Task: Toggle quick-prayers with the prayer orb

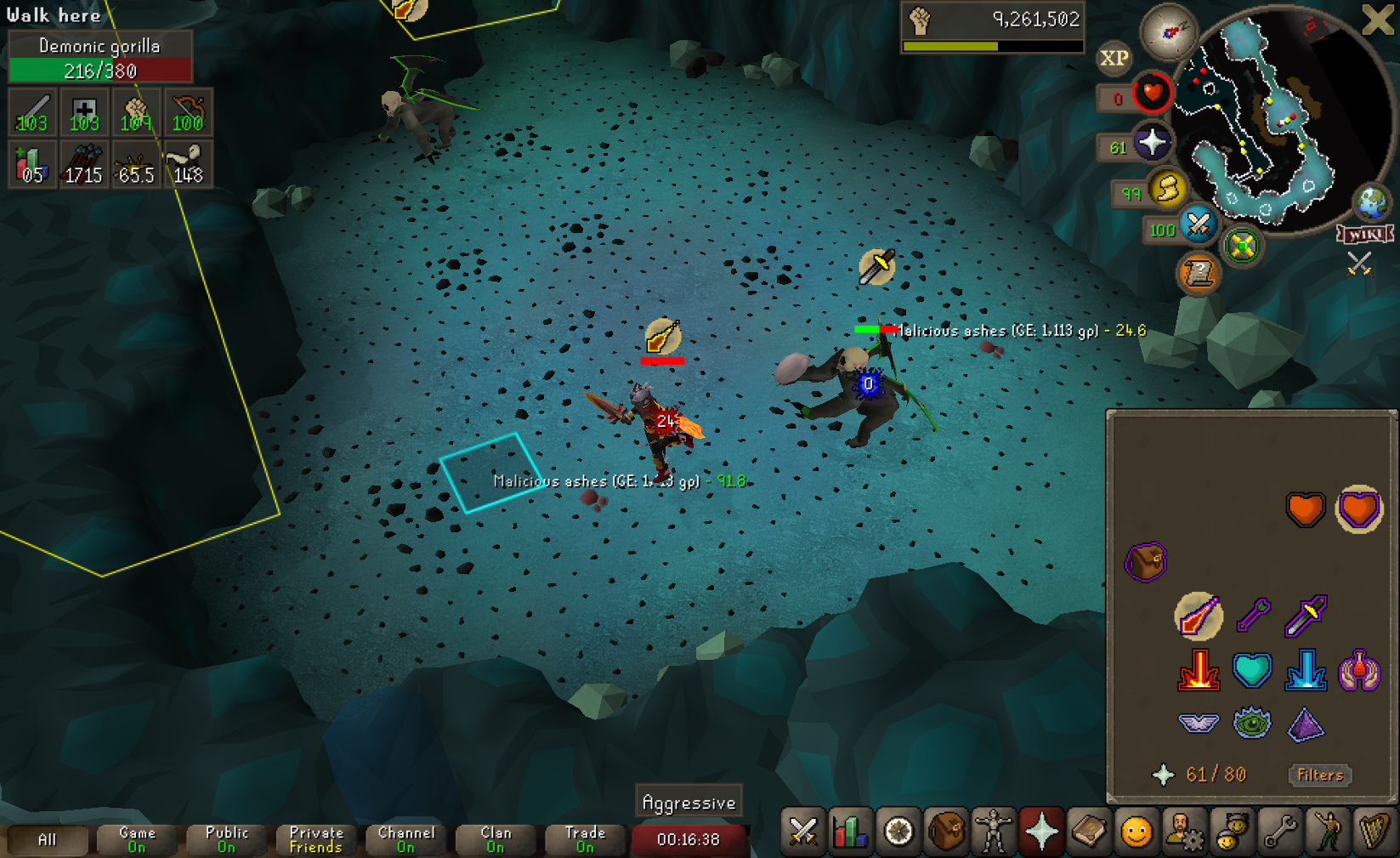Action: 1151,143
